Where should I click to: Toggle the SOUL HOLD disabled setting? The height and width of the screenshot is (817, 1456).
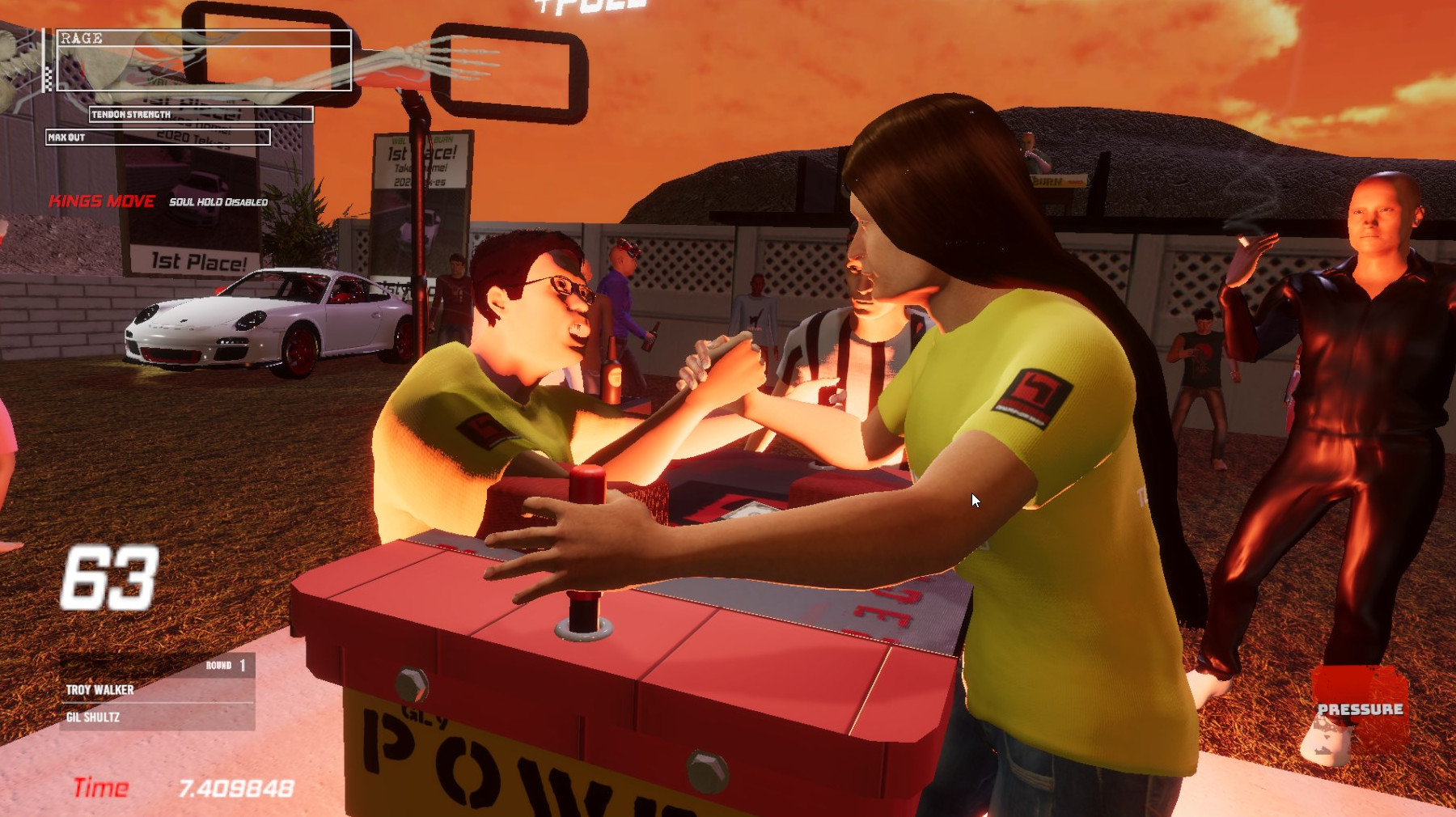click(217, 202)
